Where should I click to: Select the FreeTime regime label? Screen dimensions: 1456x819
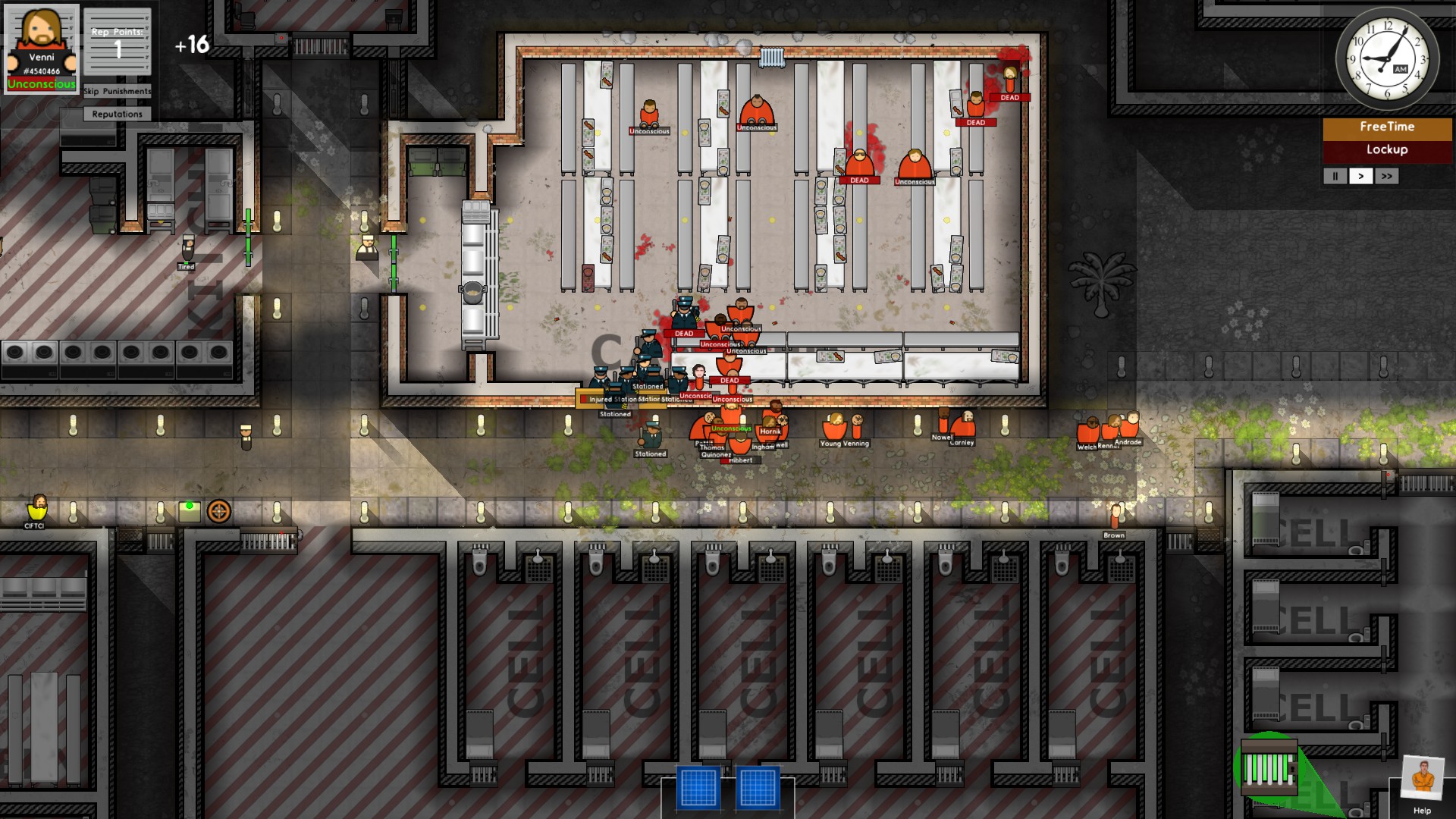[1386, 127]
